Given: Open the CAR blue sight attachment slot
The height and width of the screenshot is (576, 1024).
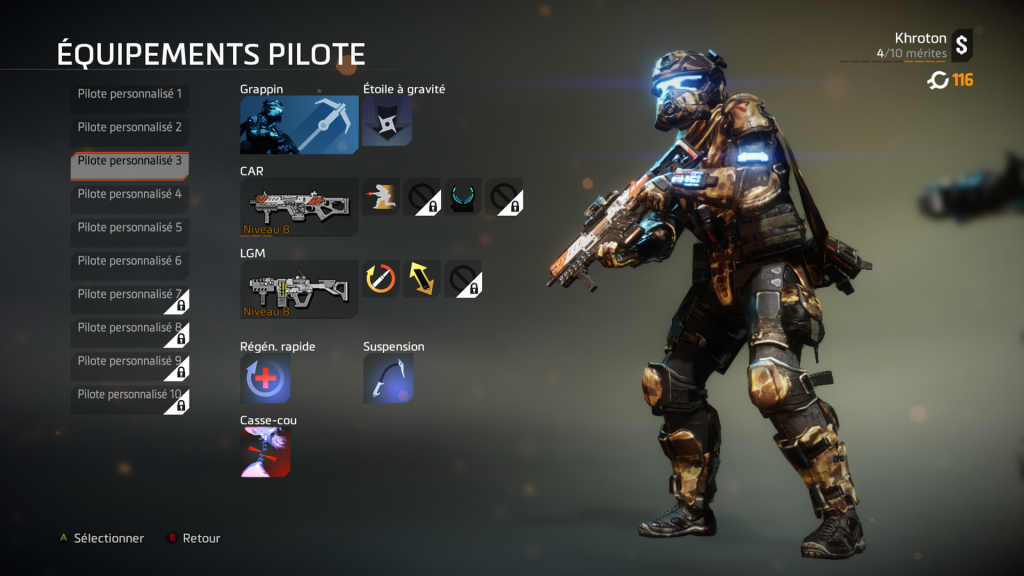Looking at the screenshot, I should tap(463, 197).
